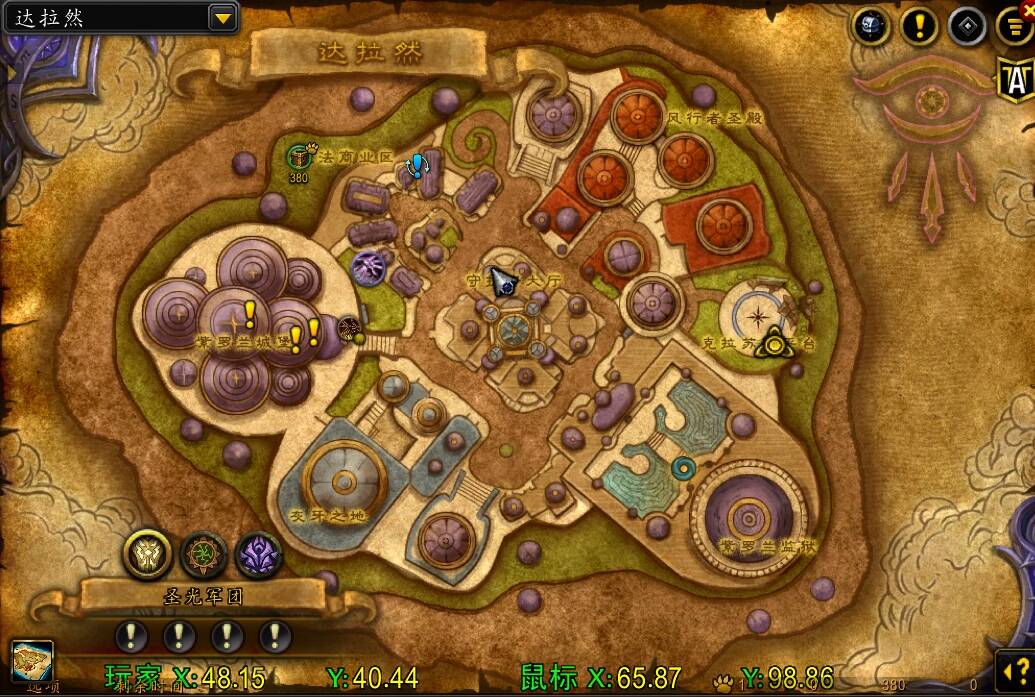Open the three-line map filter menu

[x=1014, y=27]
